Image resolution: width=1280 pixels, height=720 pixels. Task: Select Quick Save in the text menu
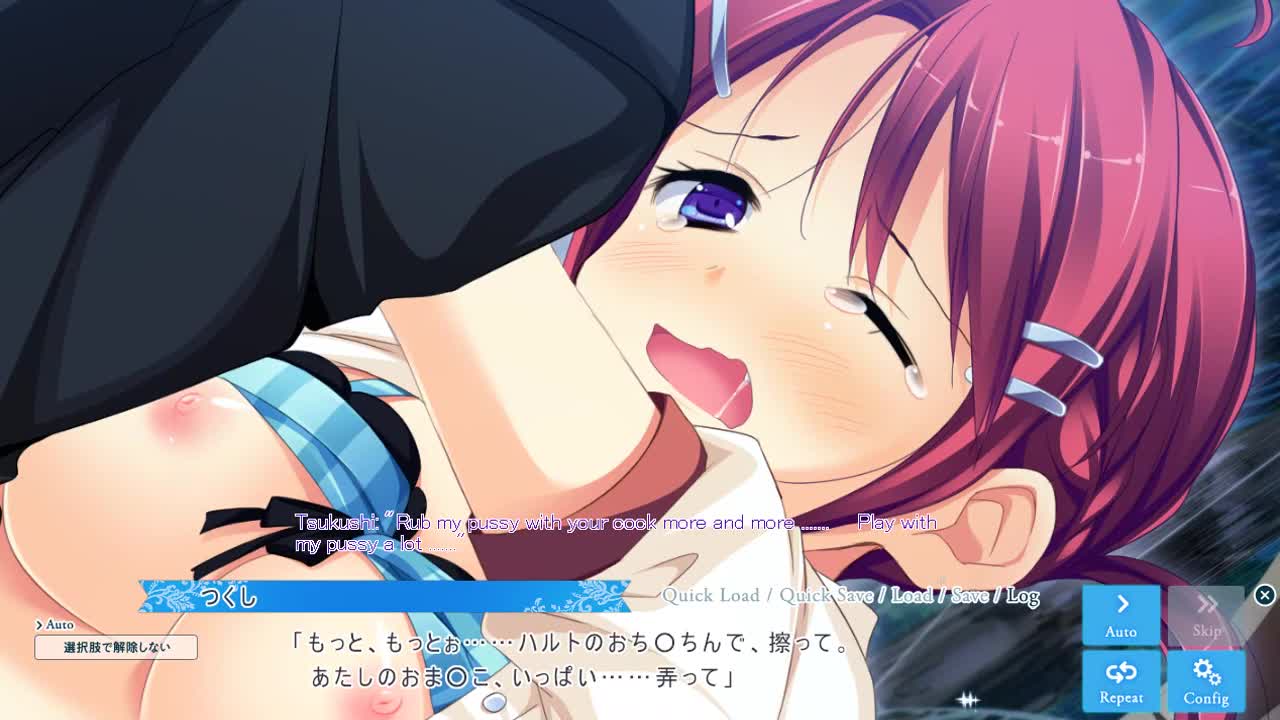[x=826, y=596]
